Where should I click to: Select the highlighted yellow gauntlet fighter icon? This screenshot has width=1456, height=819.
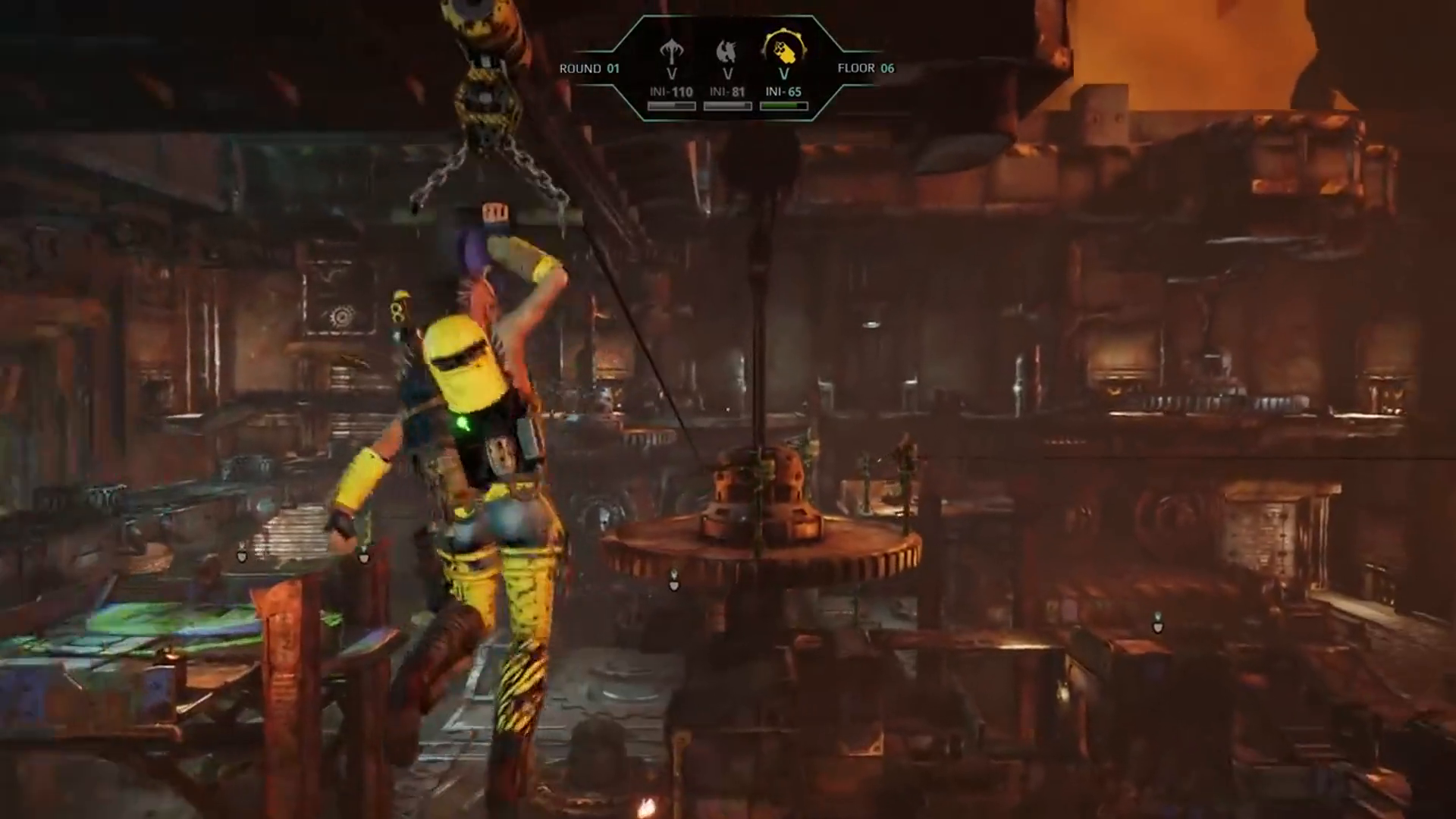[783, 50]
